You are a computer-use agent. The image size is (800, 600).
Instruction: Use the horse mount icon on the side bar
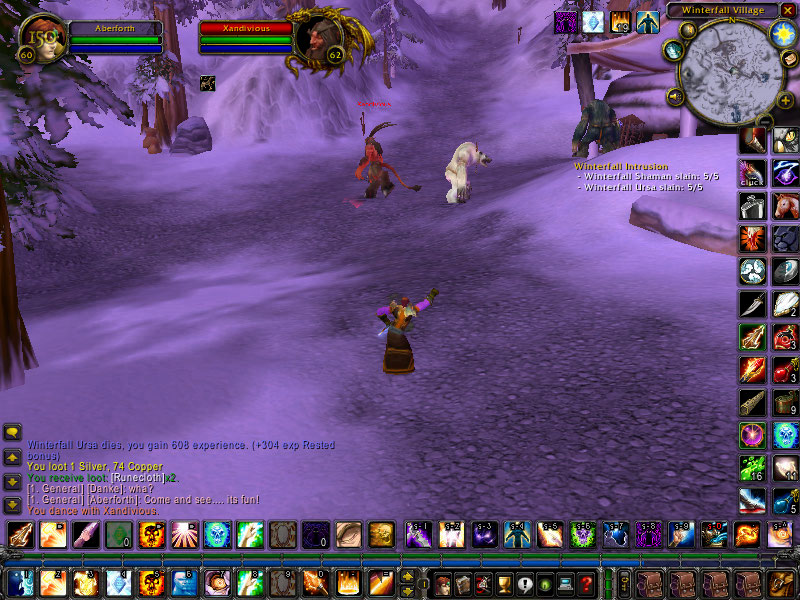(785, 205)
